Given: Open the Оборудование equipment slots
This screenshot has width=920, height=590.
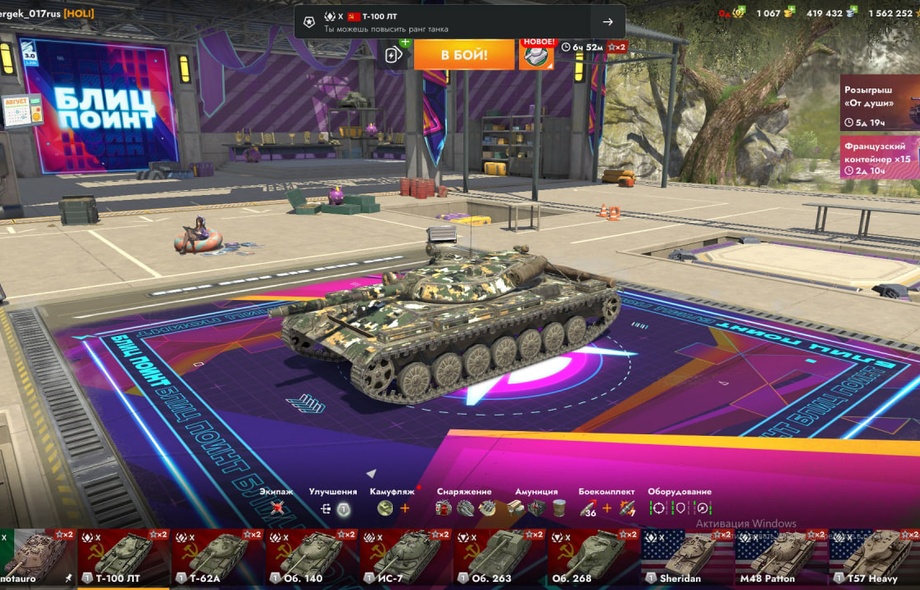Looking at the screenshot, I should pos(679,508).
